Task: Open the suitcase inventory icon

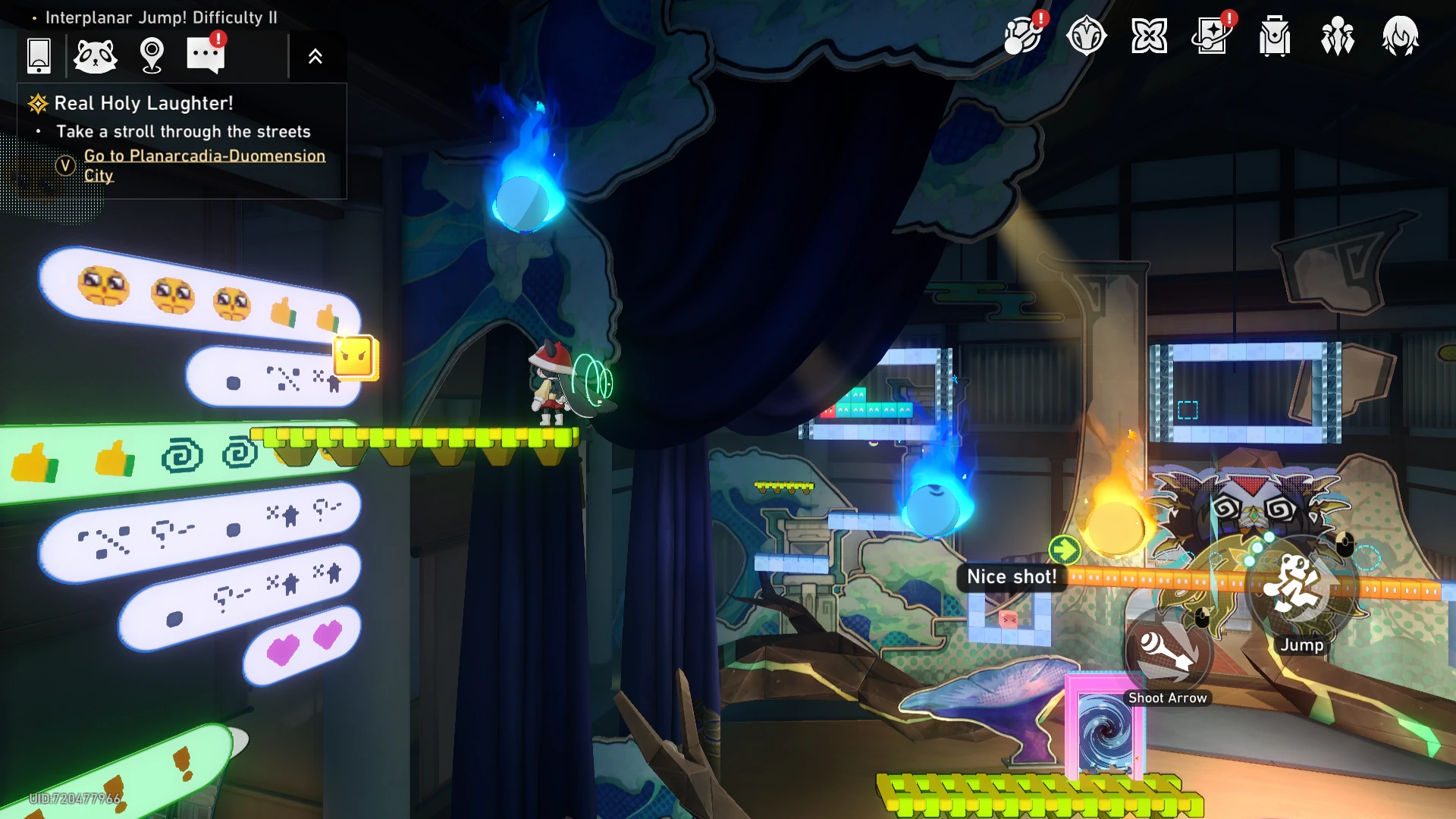Action: (x=1275, y=36)
